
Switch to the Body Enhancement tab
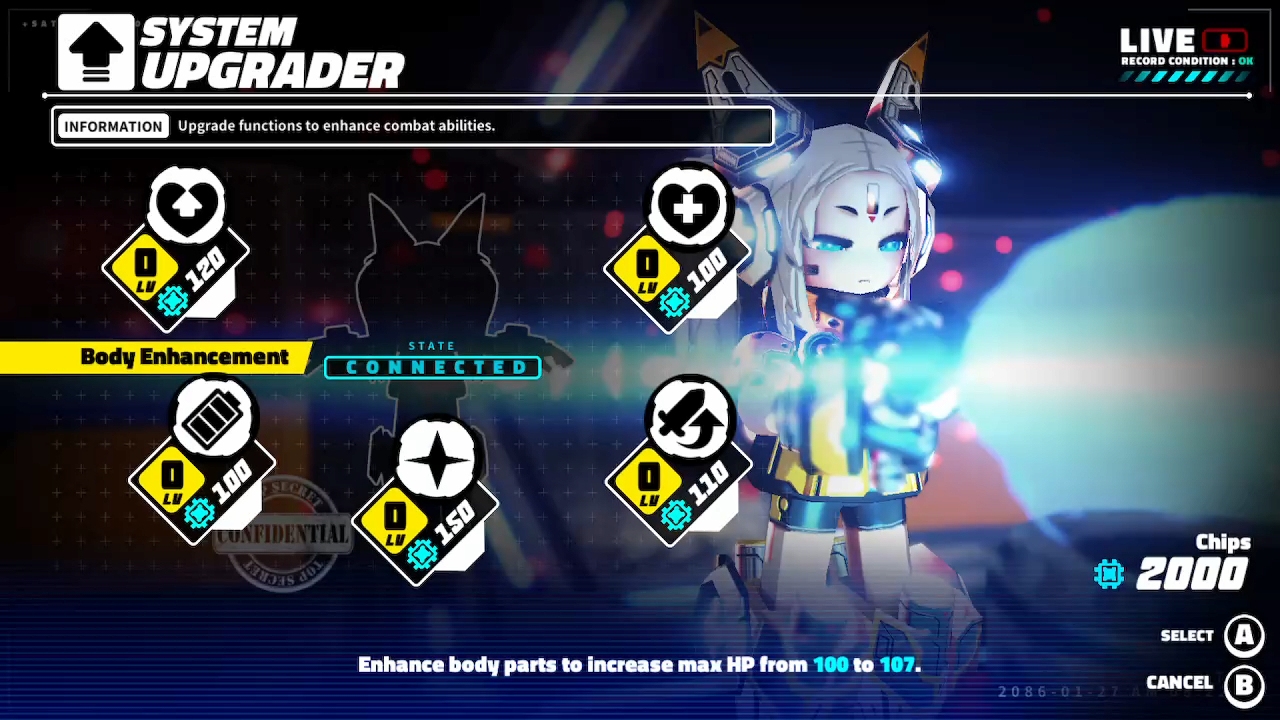(x=186, y=357)
